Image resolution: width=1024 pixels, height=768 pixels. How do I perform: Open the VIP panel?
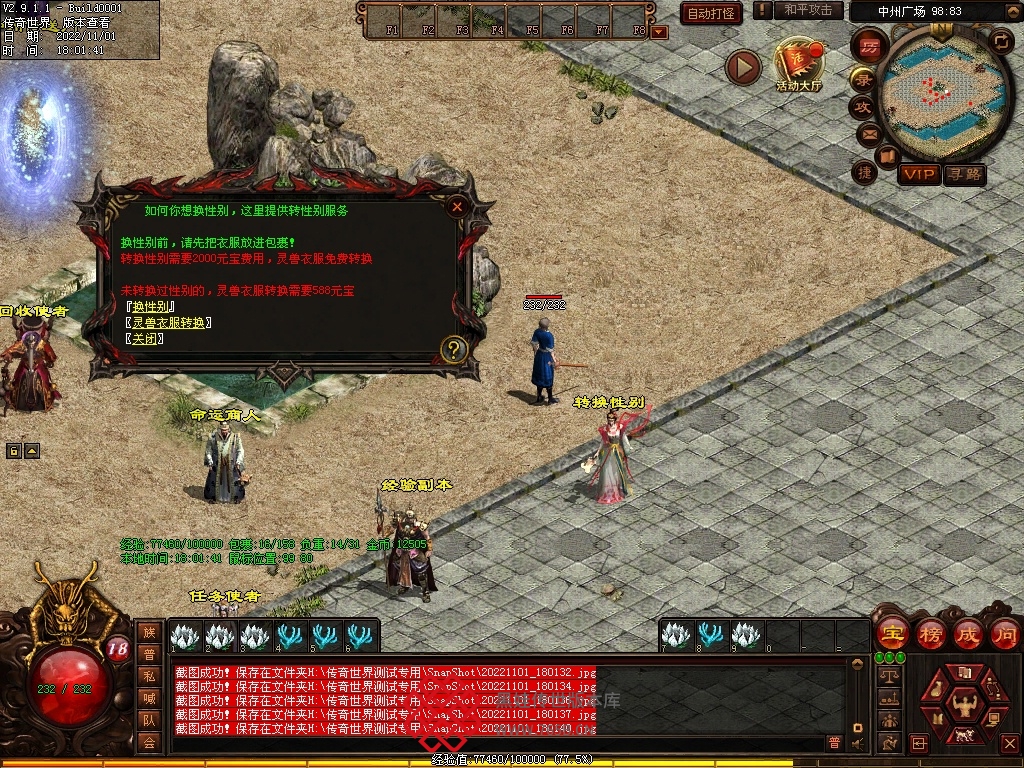pos(919,175)
